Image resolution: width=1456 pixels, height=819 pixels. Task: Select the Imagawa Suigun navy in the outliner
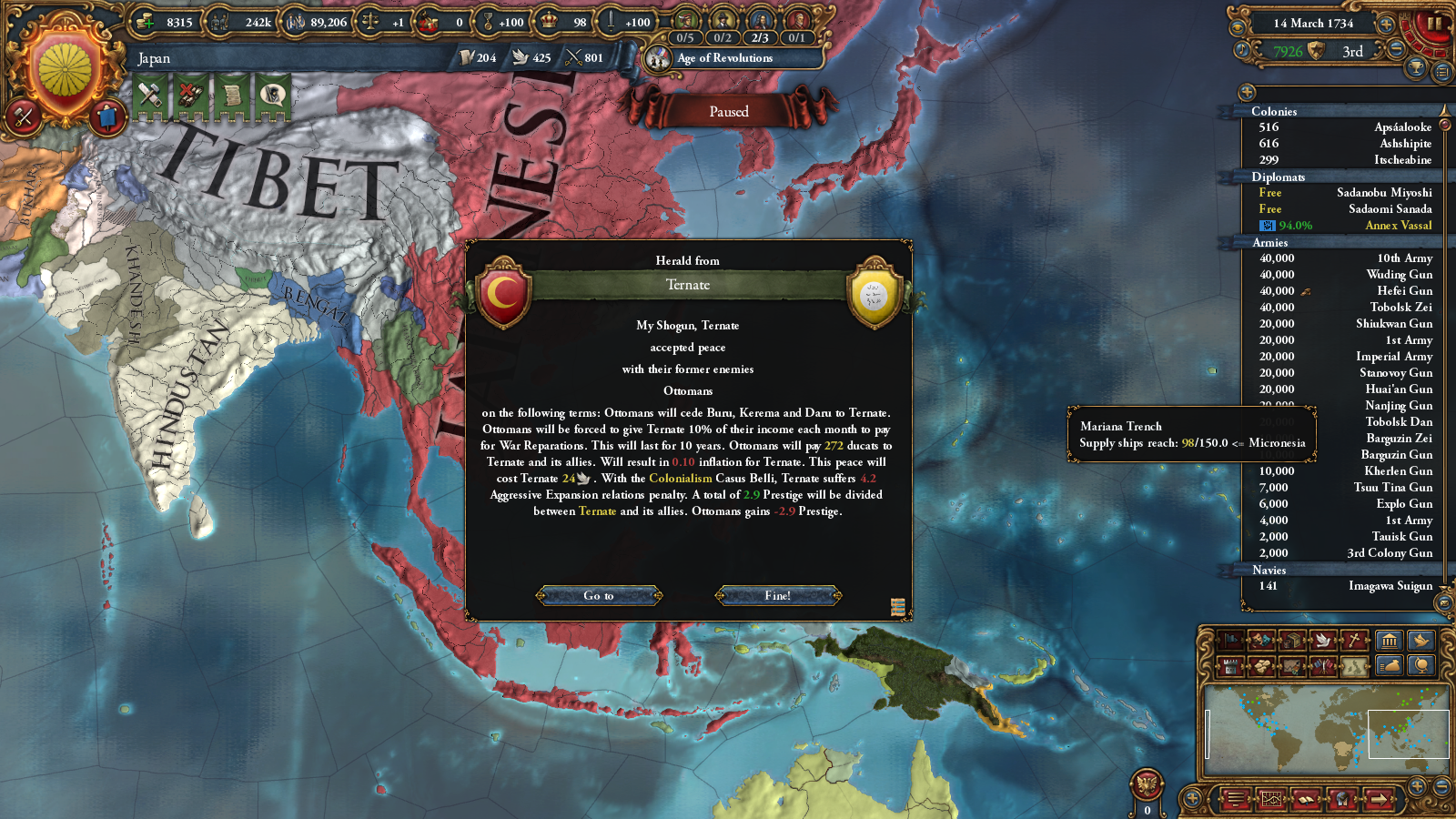coord(1390,586)
